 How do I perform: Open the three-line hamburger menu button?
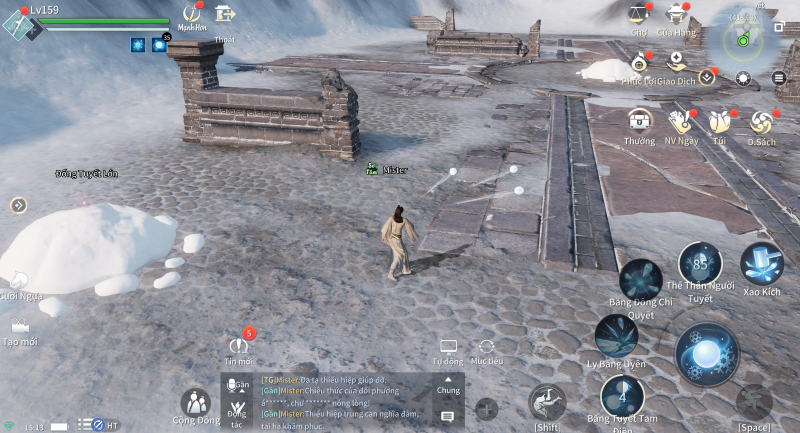(x=779, y=78)
